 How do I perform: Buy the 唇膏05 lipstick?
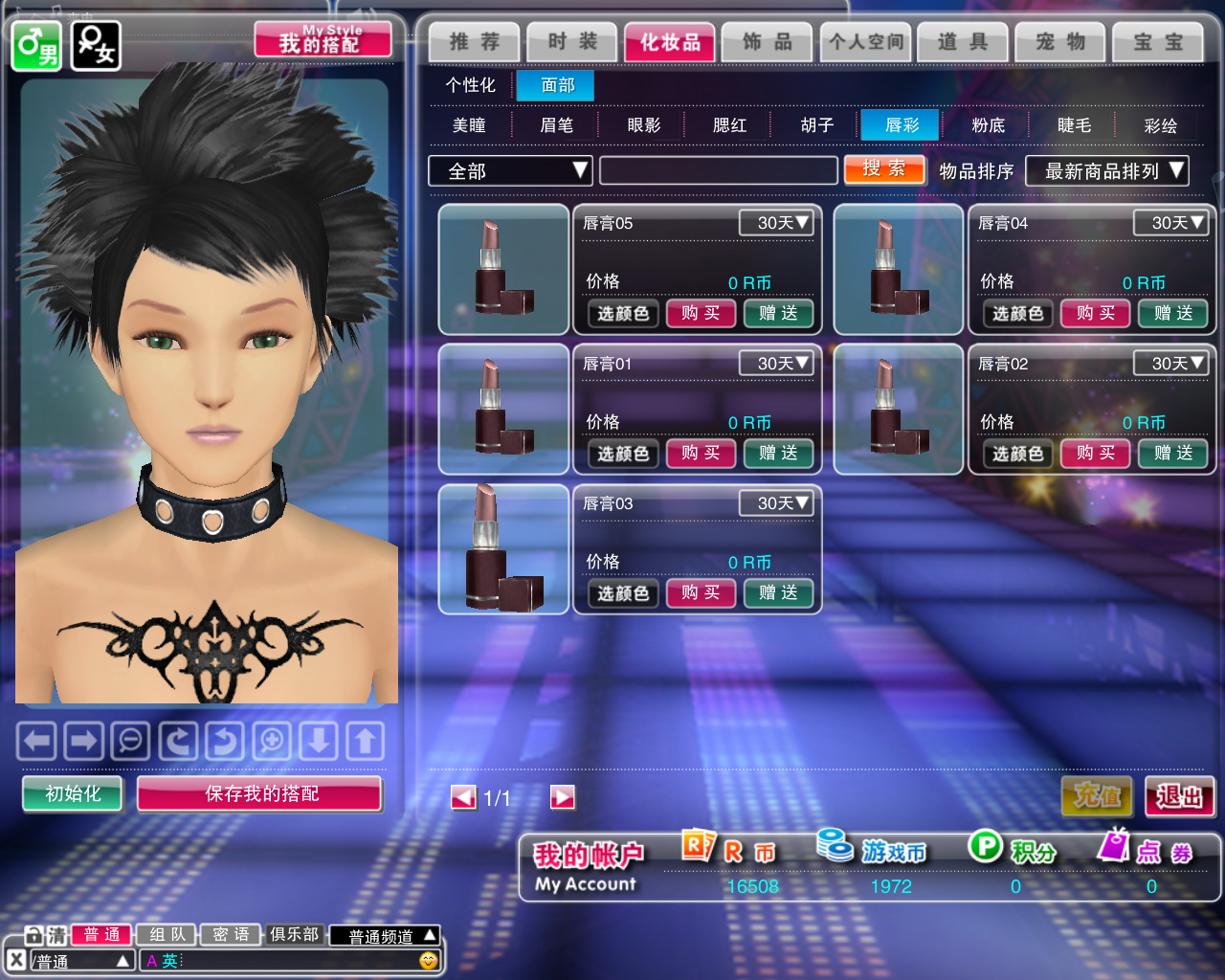[x=701, y=313]
